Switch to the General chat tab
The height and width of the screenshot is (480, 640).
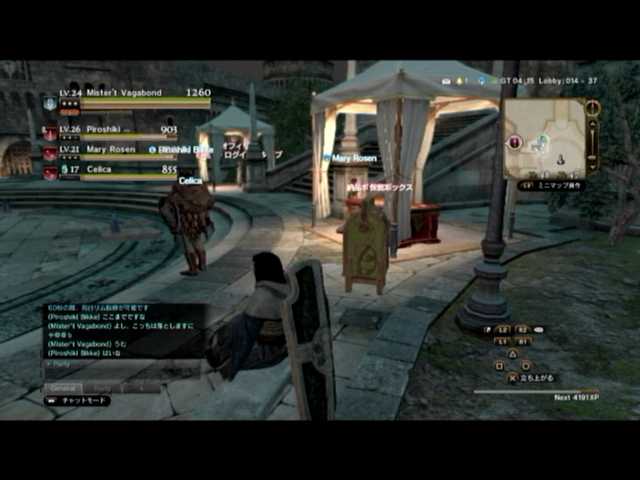point(62,387)
